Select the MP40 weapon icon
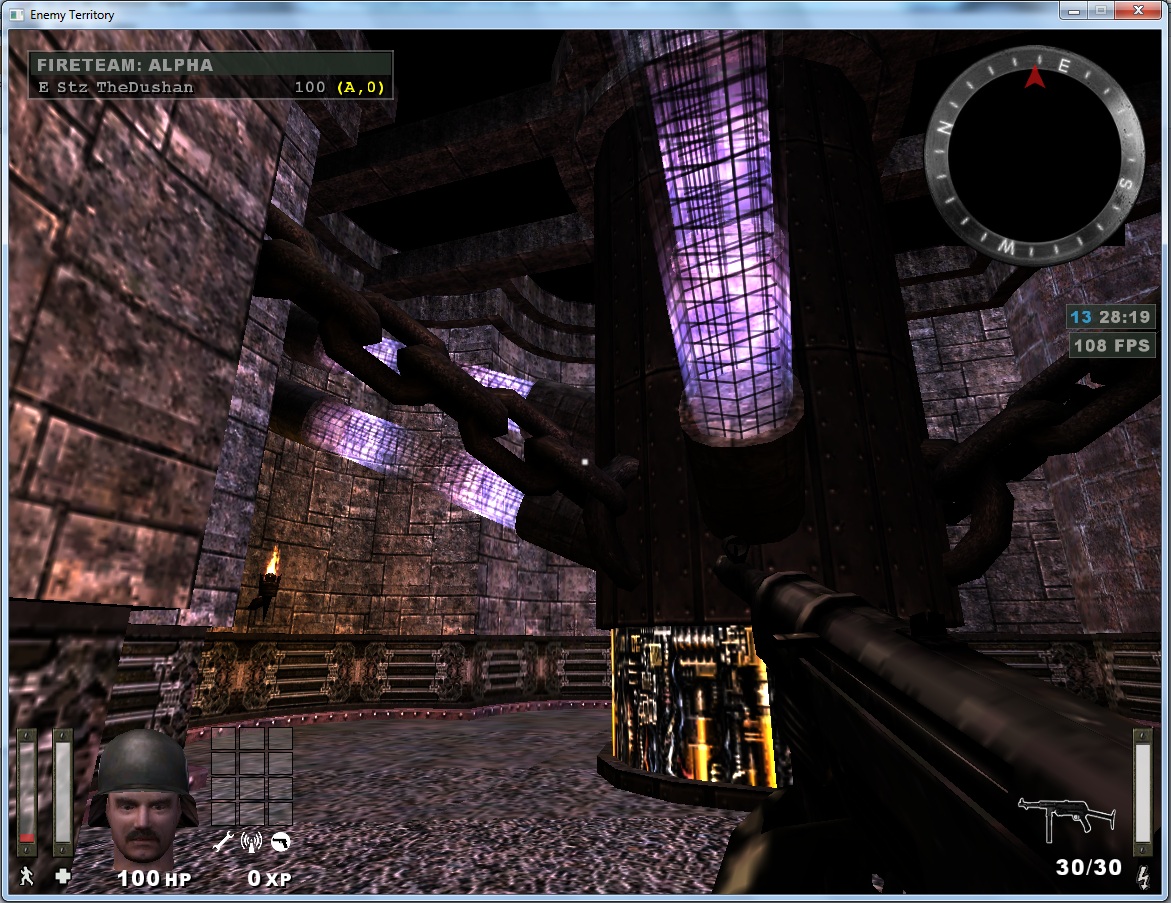Viewport: 1171px width, 903px height. (1067, 818)
